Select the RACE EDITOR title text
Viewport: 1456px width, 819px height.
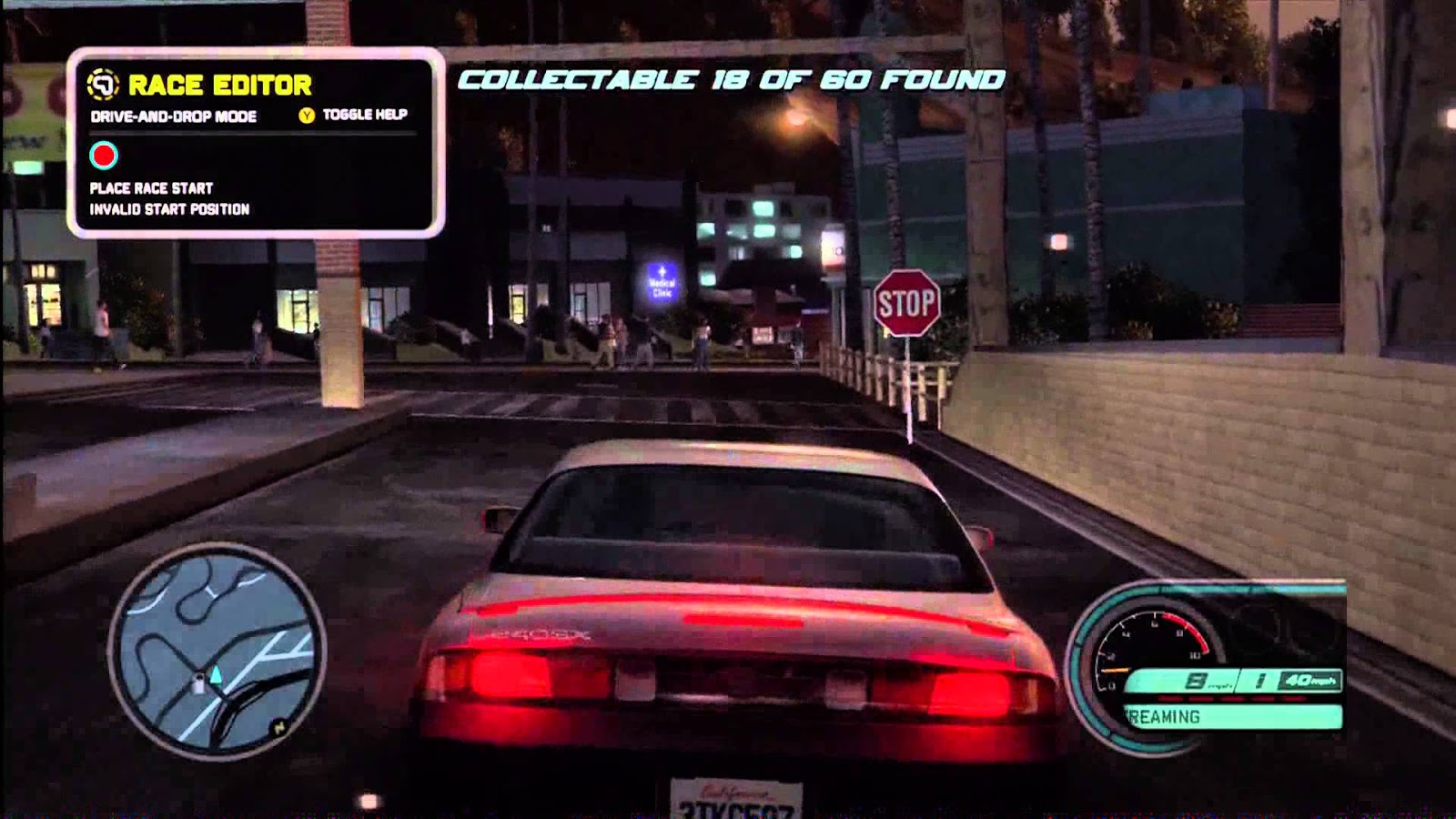pyautogui.click(x=221, y=84)
